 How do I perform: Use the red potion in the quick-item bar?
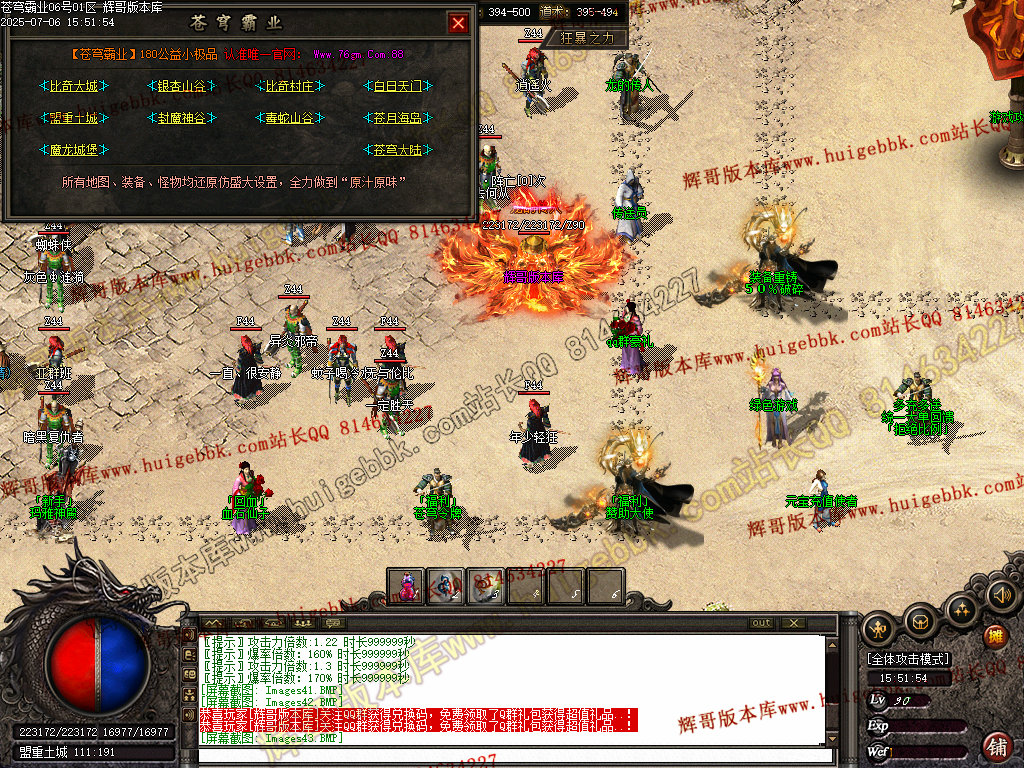[x=407, y=586]
